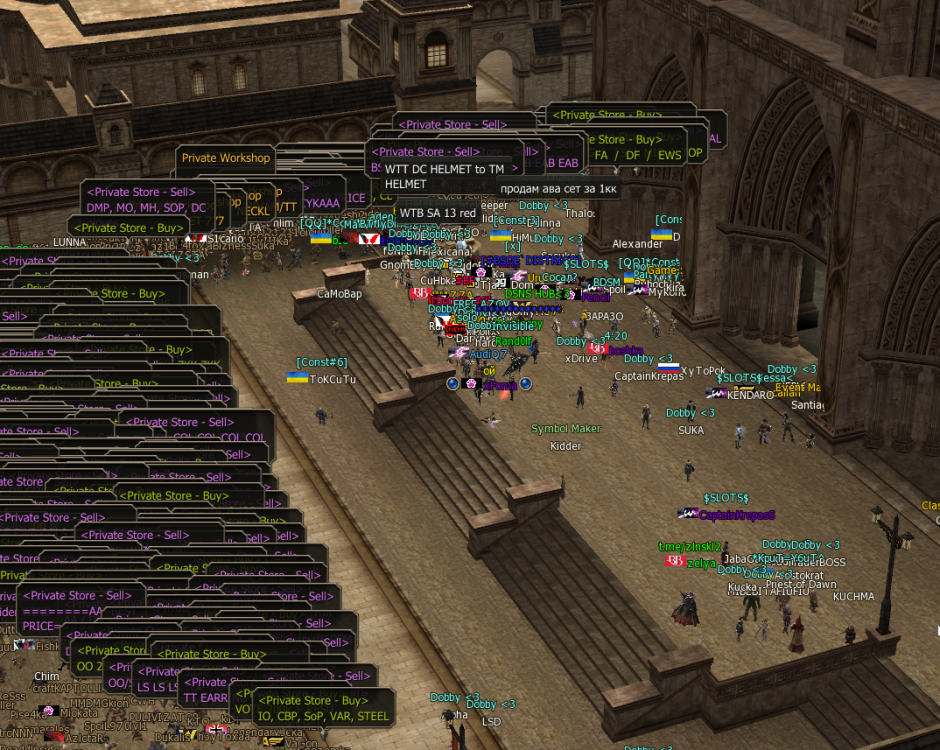Open the Private Workshop sign

(226, 158)
